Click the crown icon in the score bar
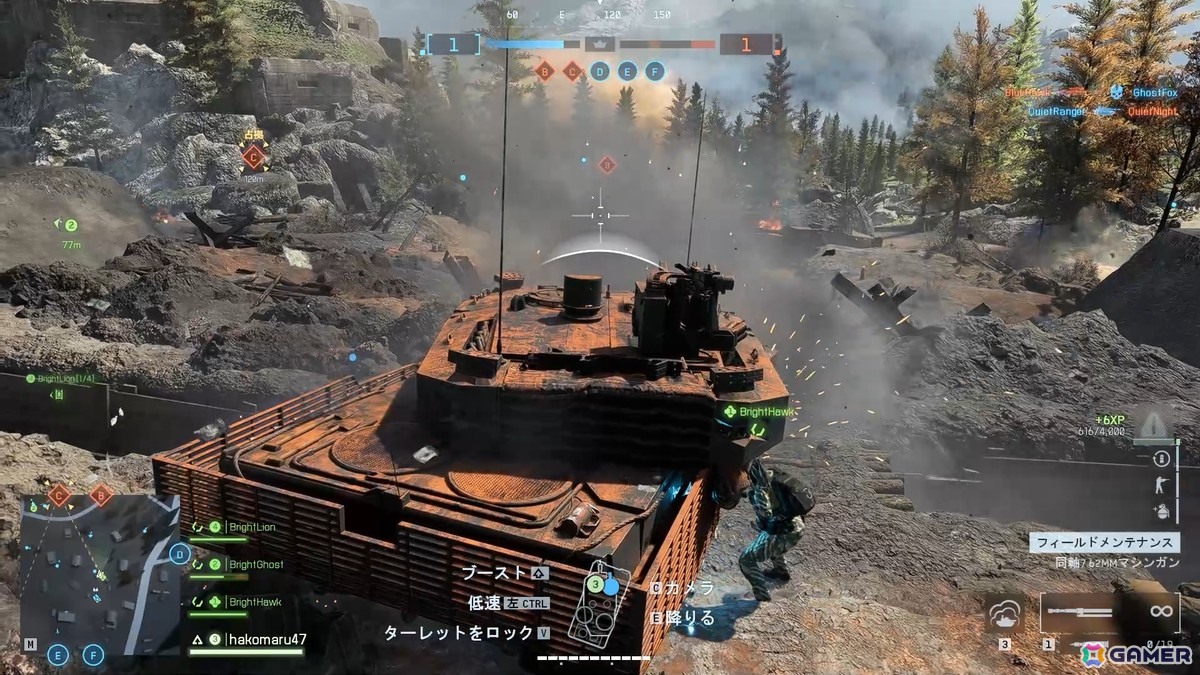1200x675 pixels. tap(599, 44)
